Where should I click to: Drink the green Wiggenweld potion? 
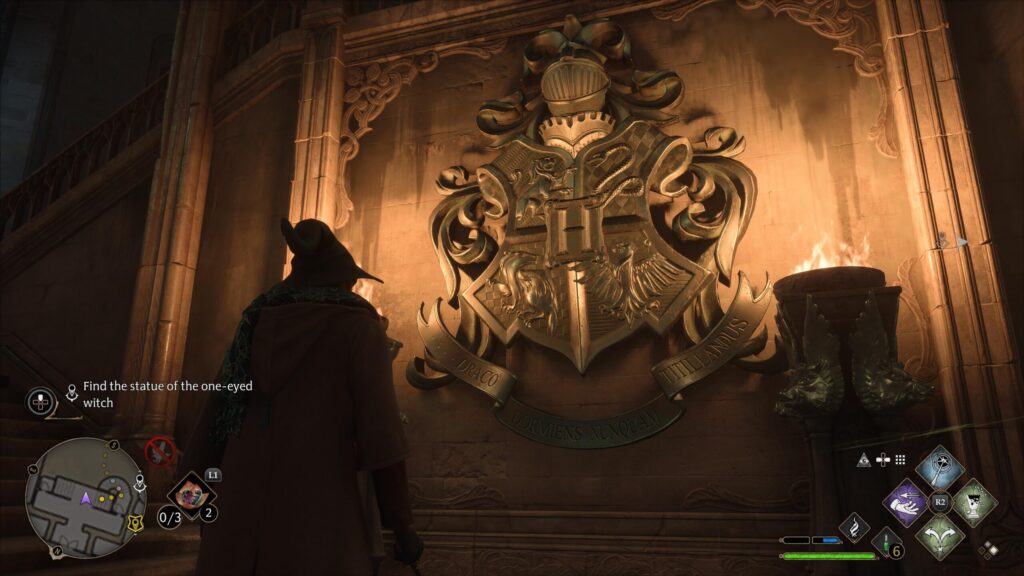(x=885, y=543)
